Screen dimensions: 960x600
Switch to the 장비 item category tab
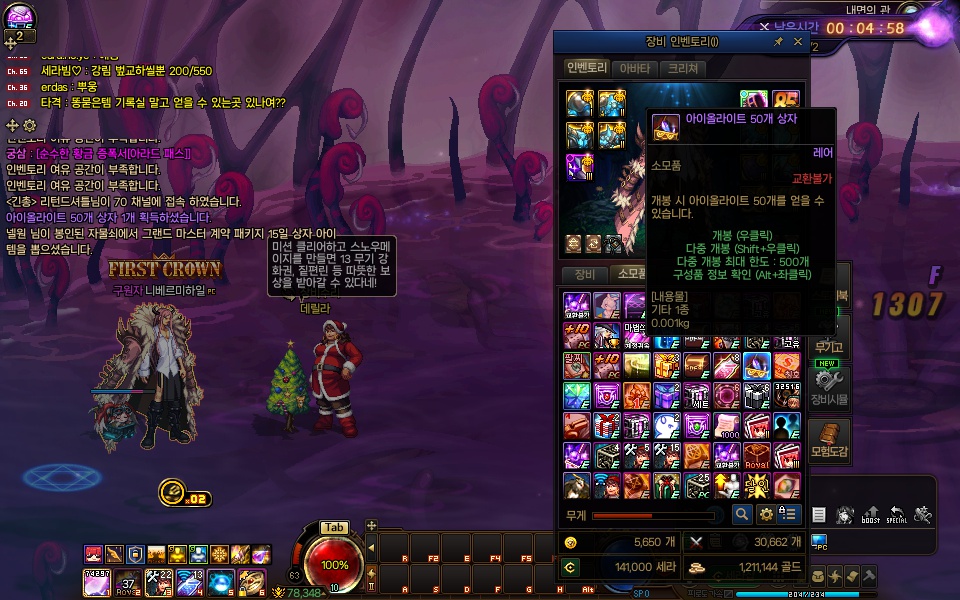point(584,274)
